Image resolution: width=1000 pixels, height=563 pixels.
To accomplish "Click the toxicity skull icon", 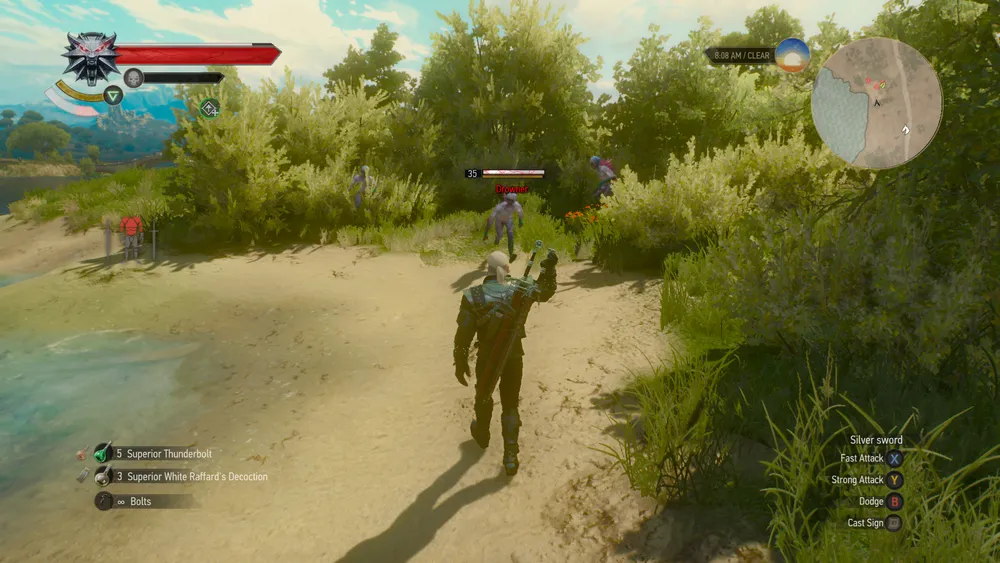I will [133, 78].
